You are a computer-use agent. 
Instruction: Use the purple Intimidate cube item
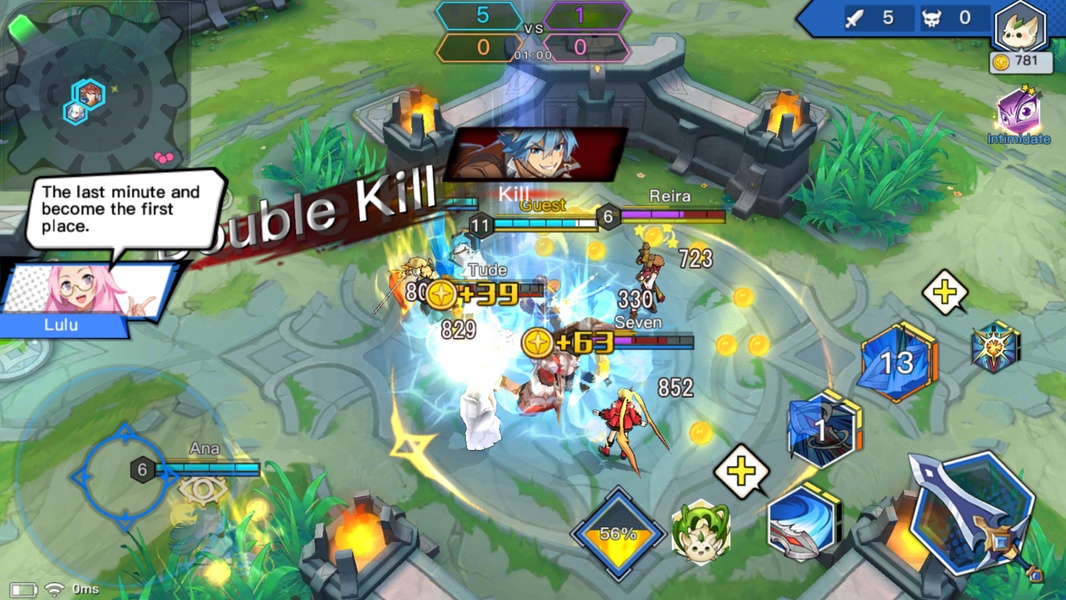tap(1018, 112)
